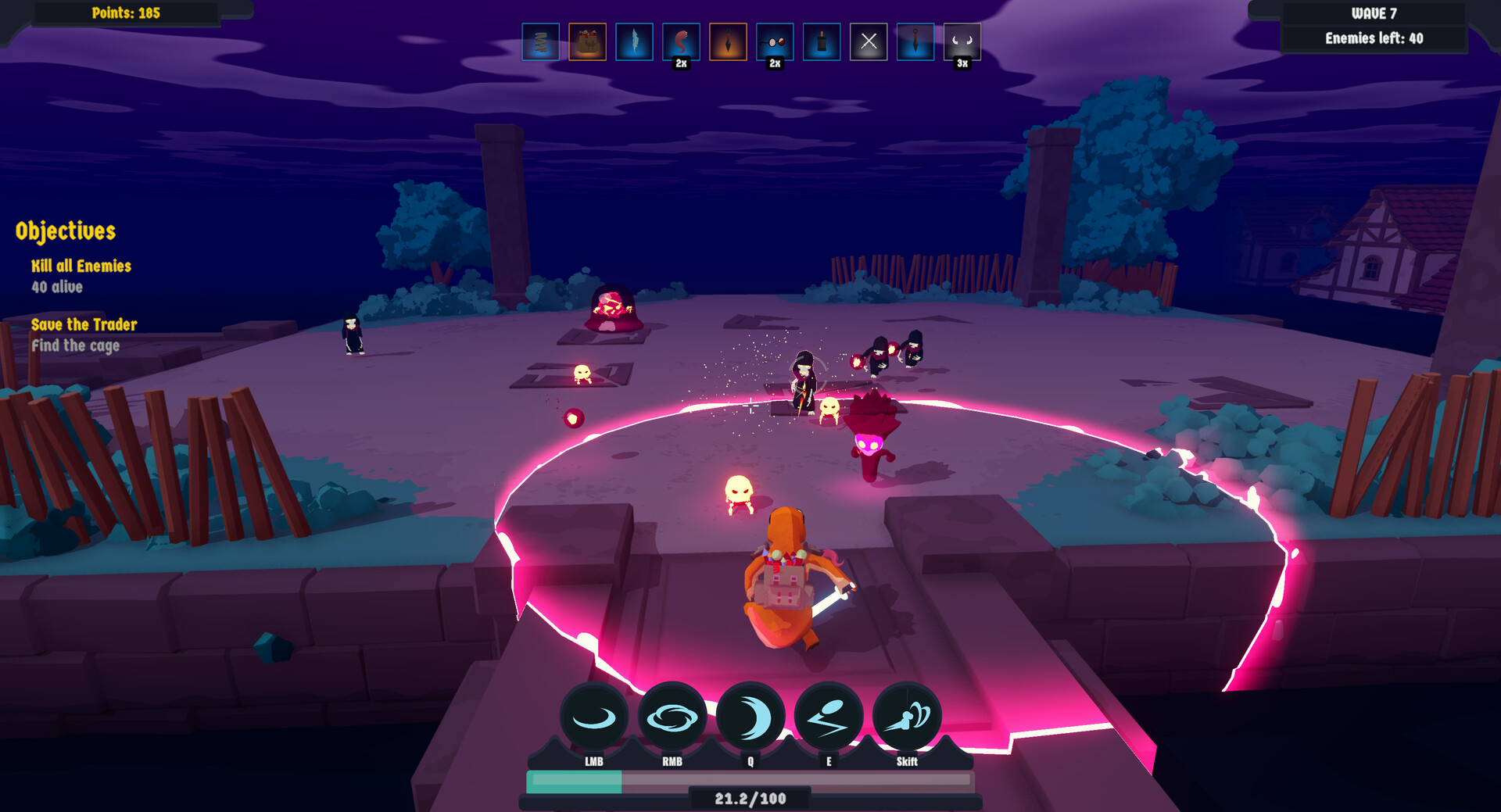Select the potion bottle item icon
The width and height of the screenshot is (1501, 812).
[x=822, y=43]
